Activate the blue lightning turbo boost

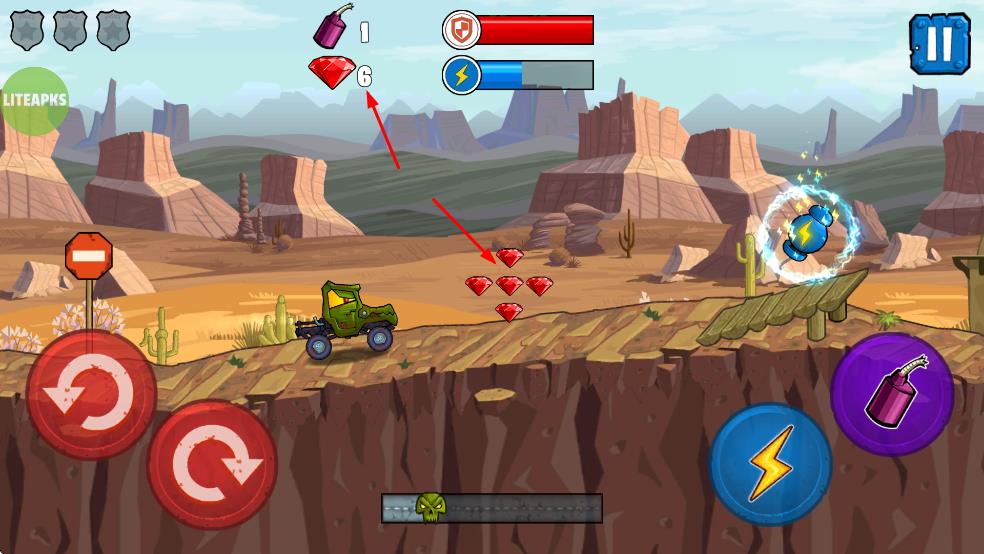point(771,464)
